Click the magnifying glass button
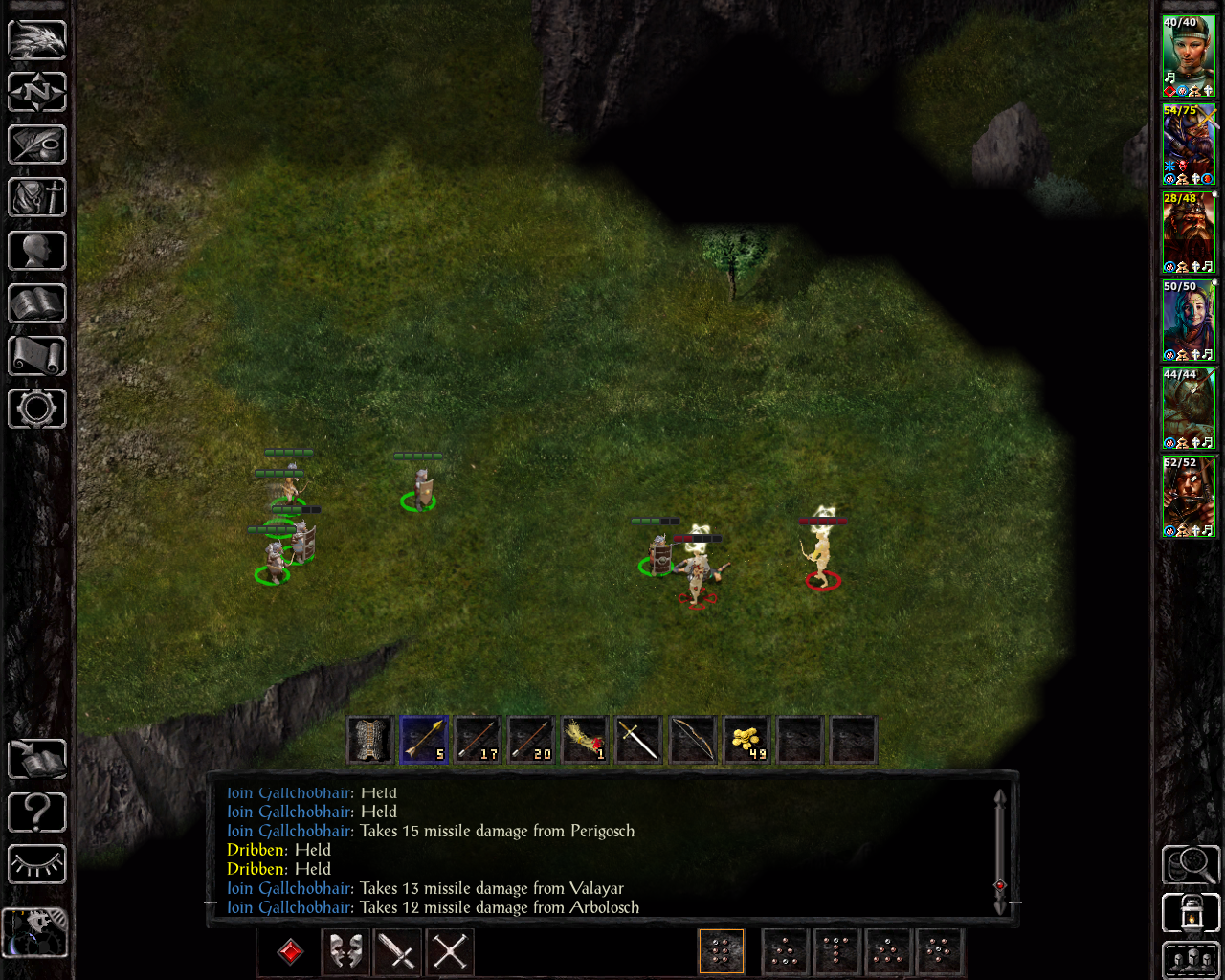Viewport: 1225px width, 980px height. [1191, 864]
